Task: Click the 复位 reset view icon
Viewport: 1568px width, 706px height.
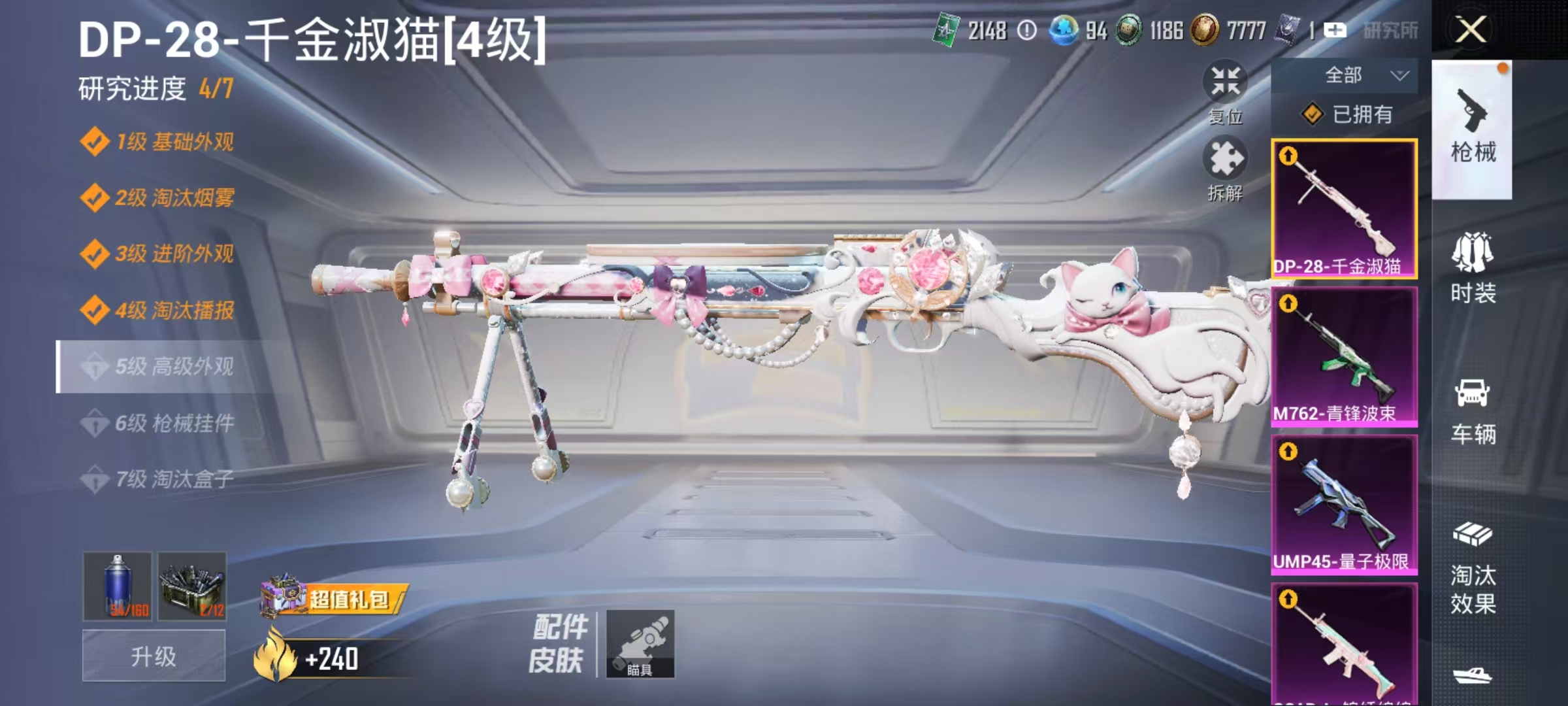Action: click(1227, 82)
